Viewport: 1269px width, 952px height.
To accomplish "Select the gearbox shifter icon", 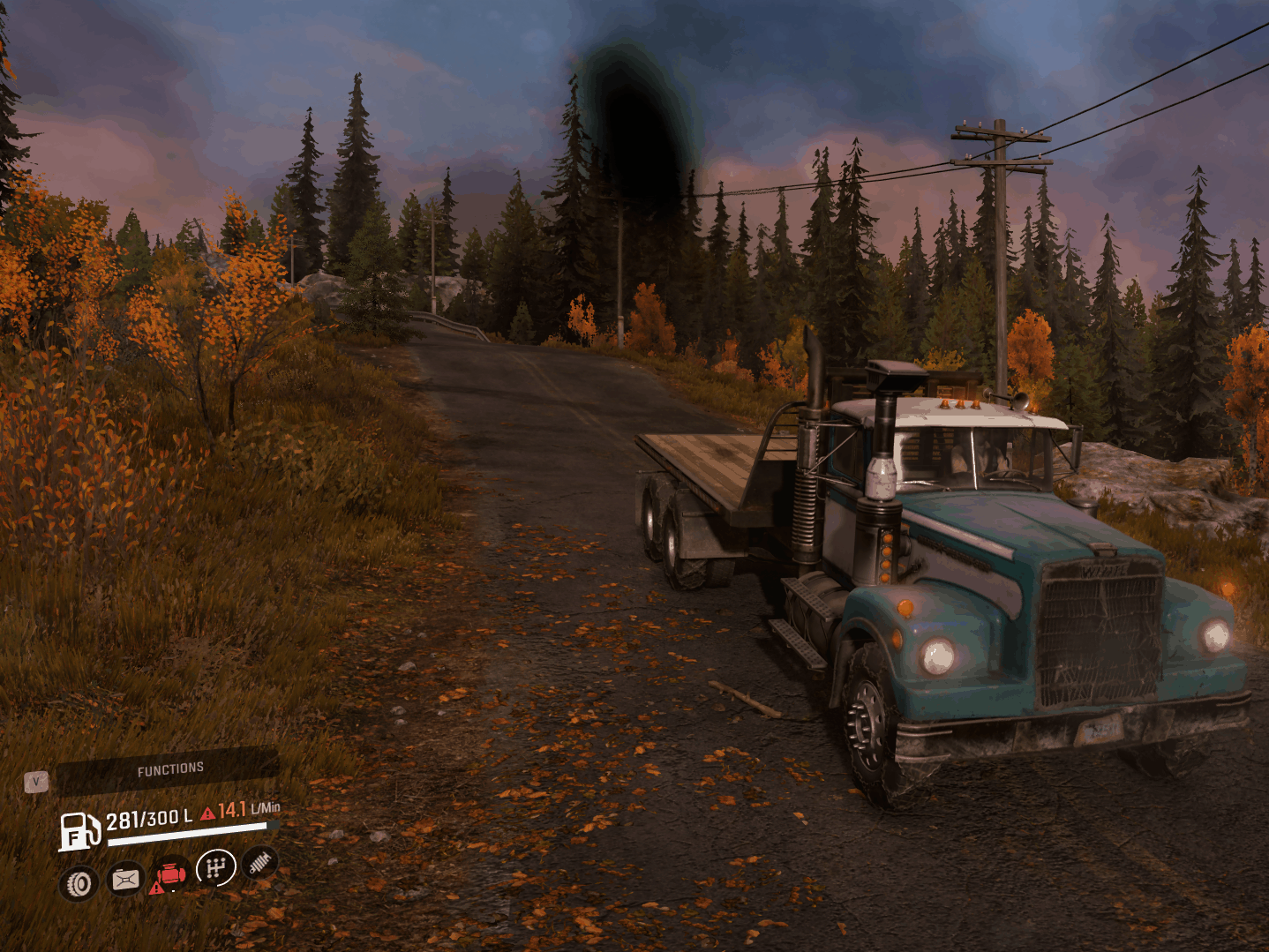I will 216,868.
